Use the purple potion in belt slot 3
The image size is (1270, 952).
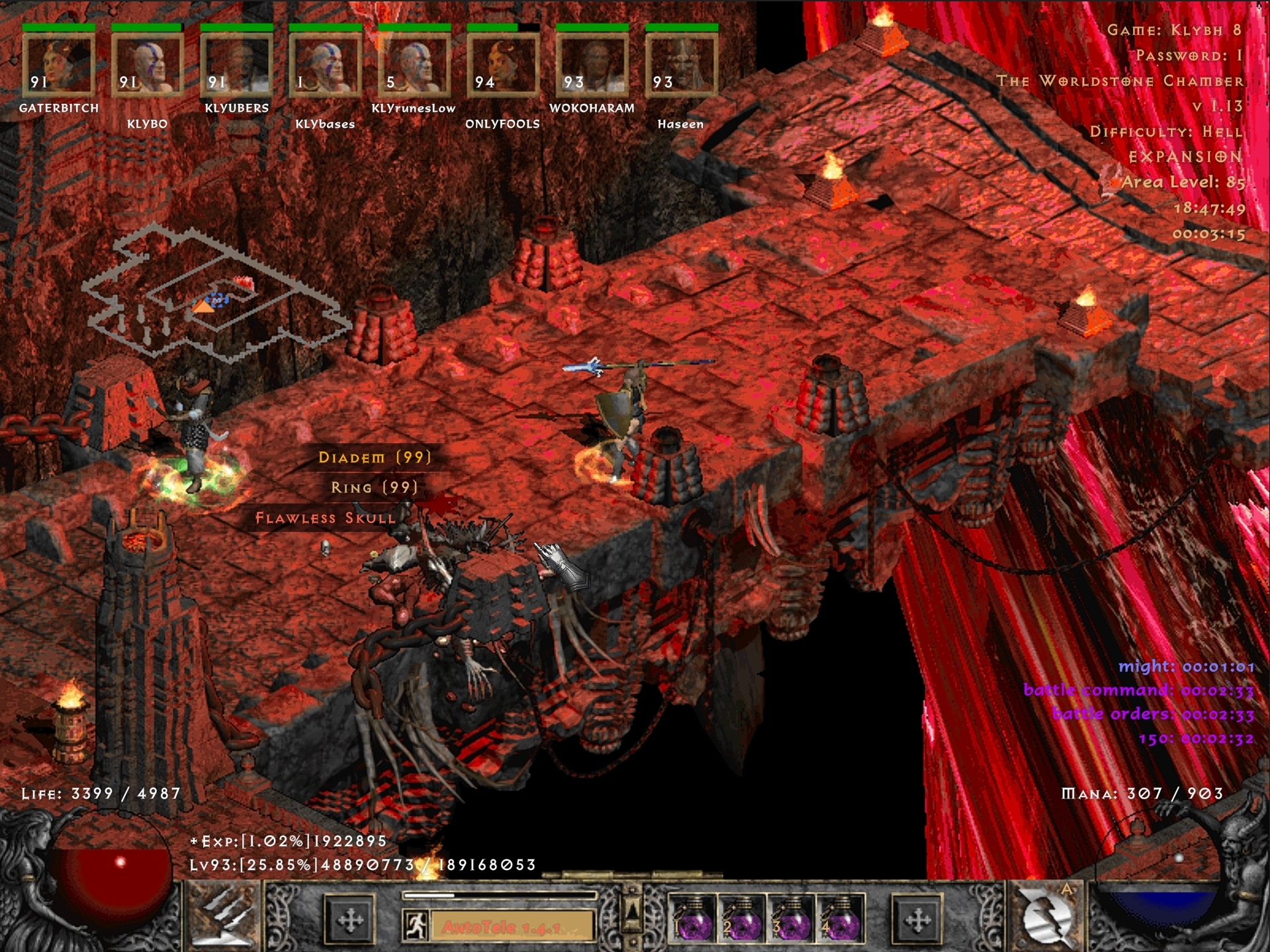[x=791, y=919]
